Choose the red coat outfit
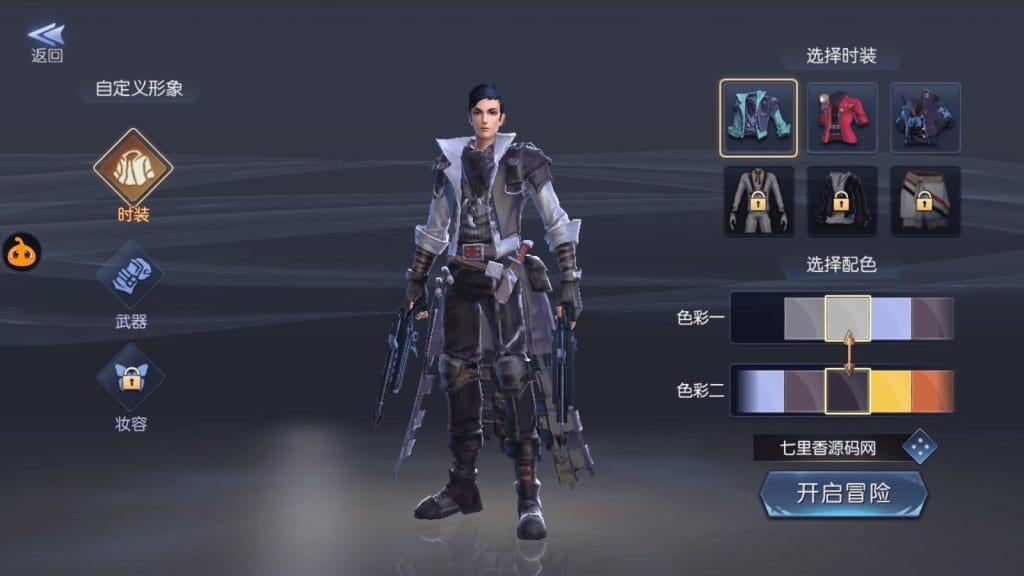This screenshot has width=1024, height=576. pyautogui.click(x=842, y=118)
